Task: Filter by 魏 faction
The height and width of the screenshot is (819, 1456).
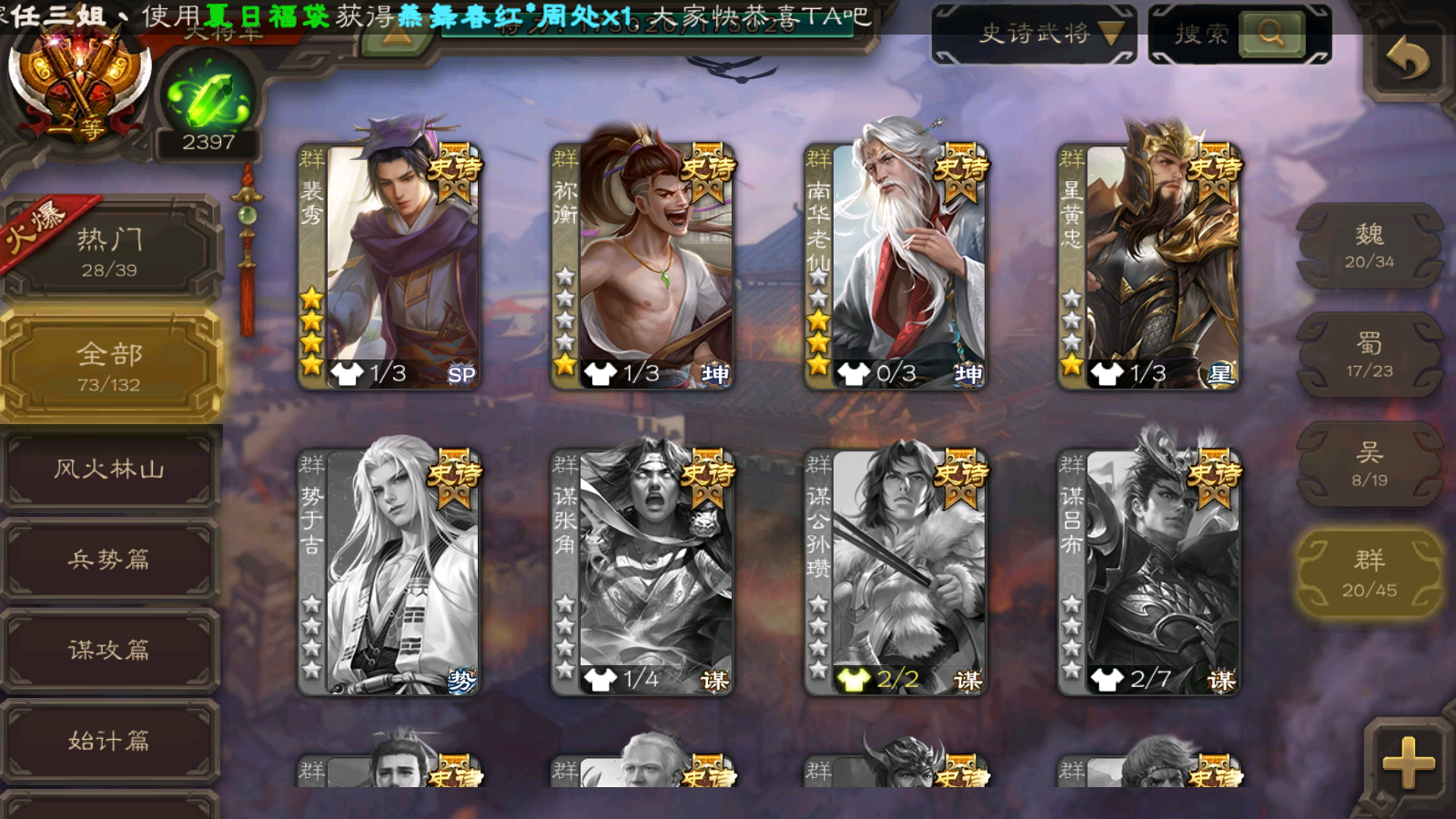Action: pyautogui.click(x=1369, y=246)
